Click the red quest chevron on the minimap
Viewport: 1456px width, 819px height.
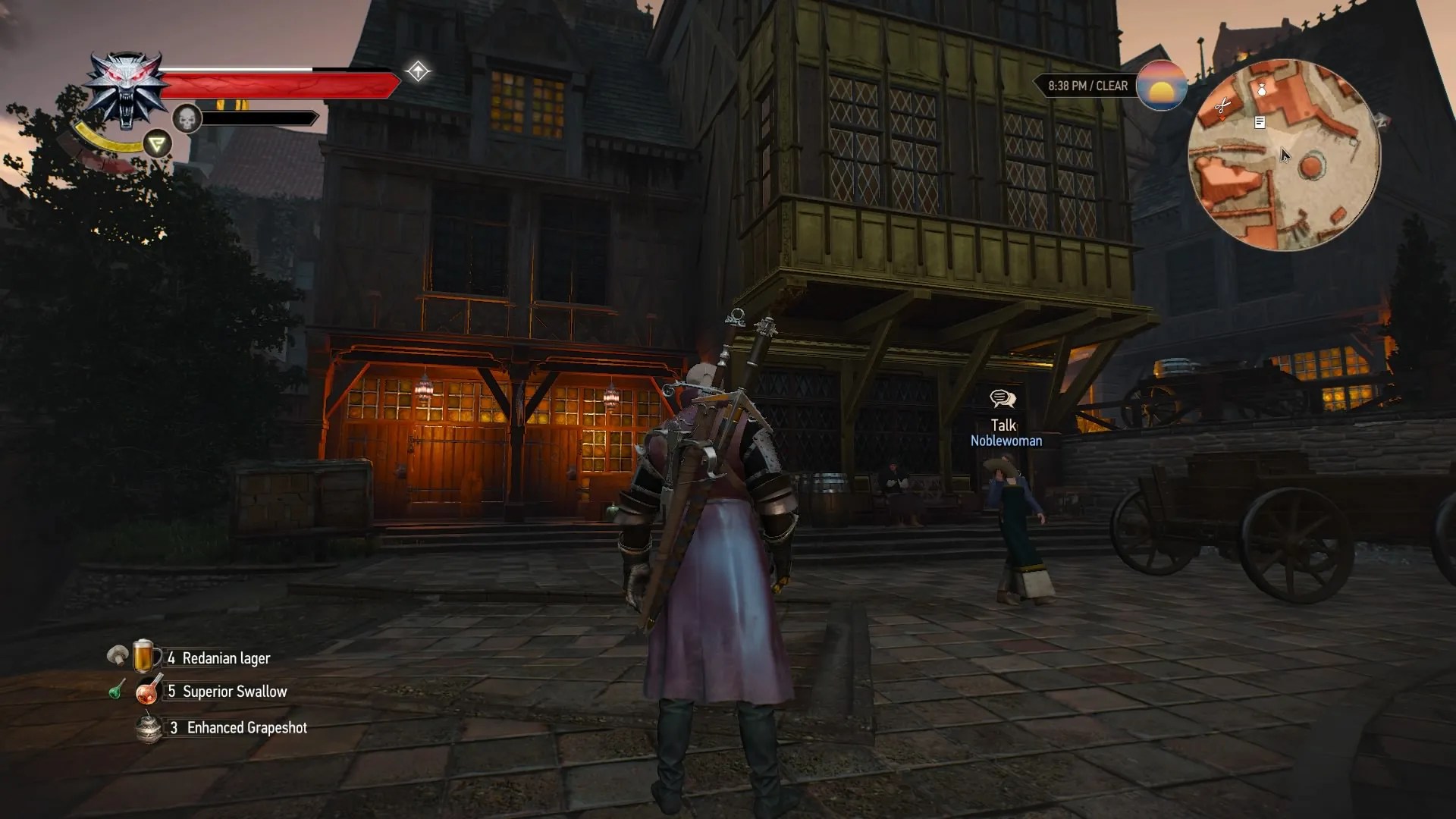tap(1223, 118)
